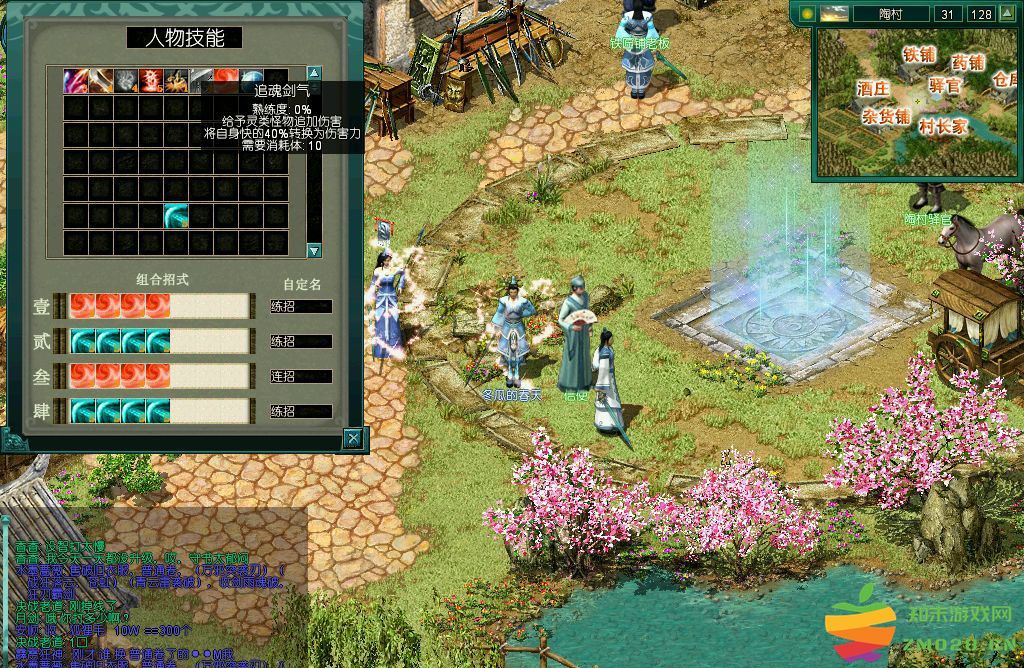Select the first red swirl skill in combo 壹
Viewport: 1024px width, 668px height.
coord(82,306)
